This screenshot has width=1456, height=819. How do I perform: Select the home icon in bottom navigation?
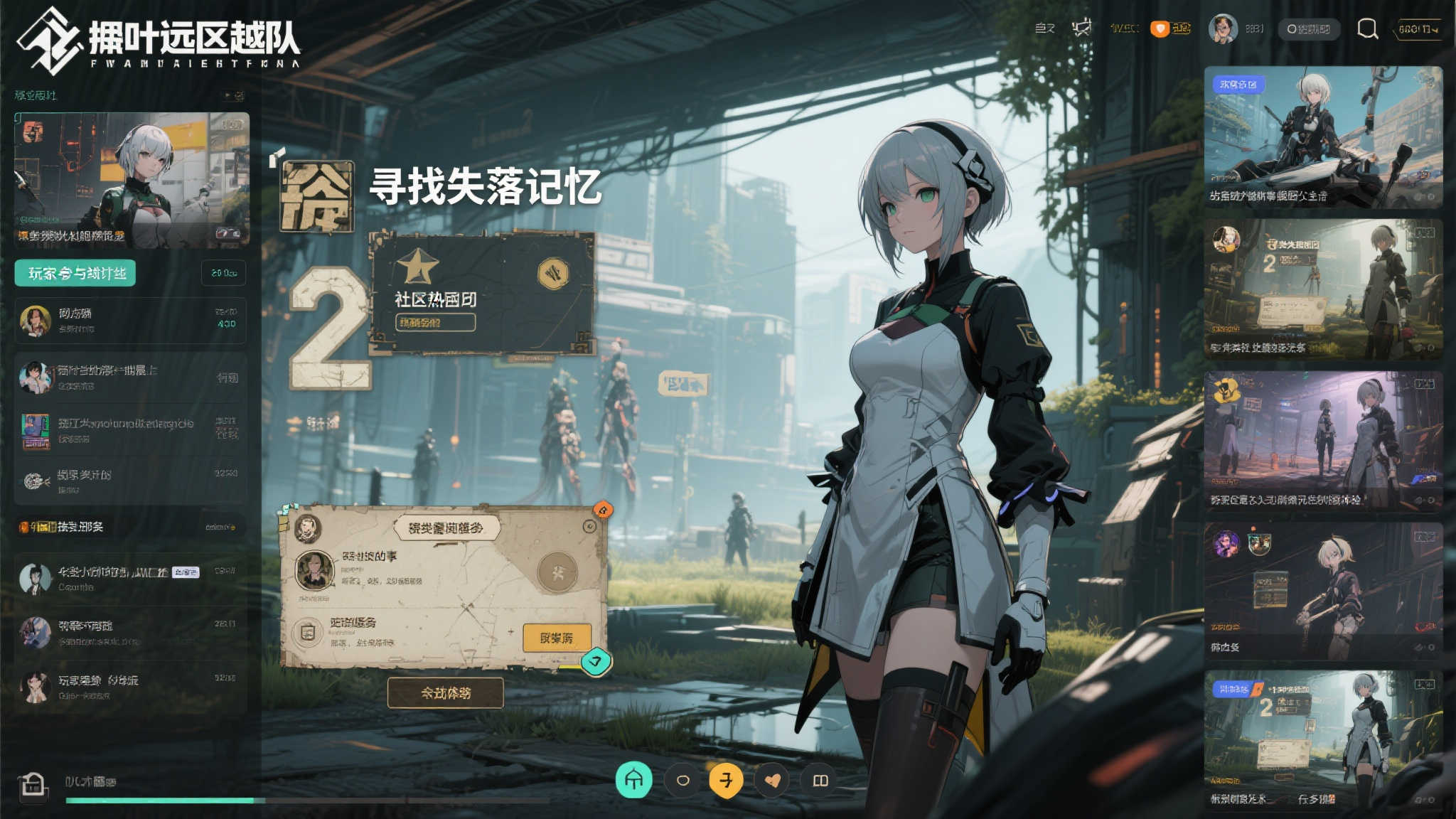[x=636, y=779]
